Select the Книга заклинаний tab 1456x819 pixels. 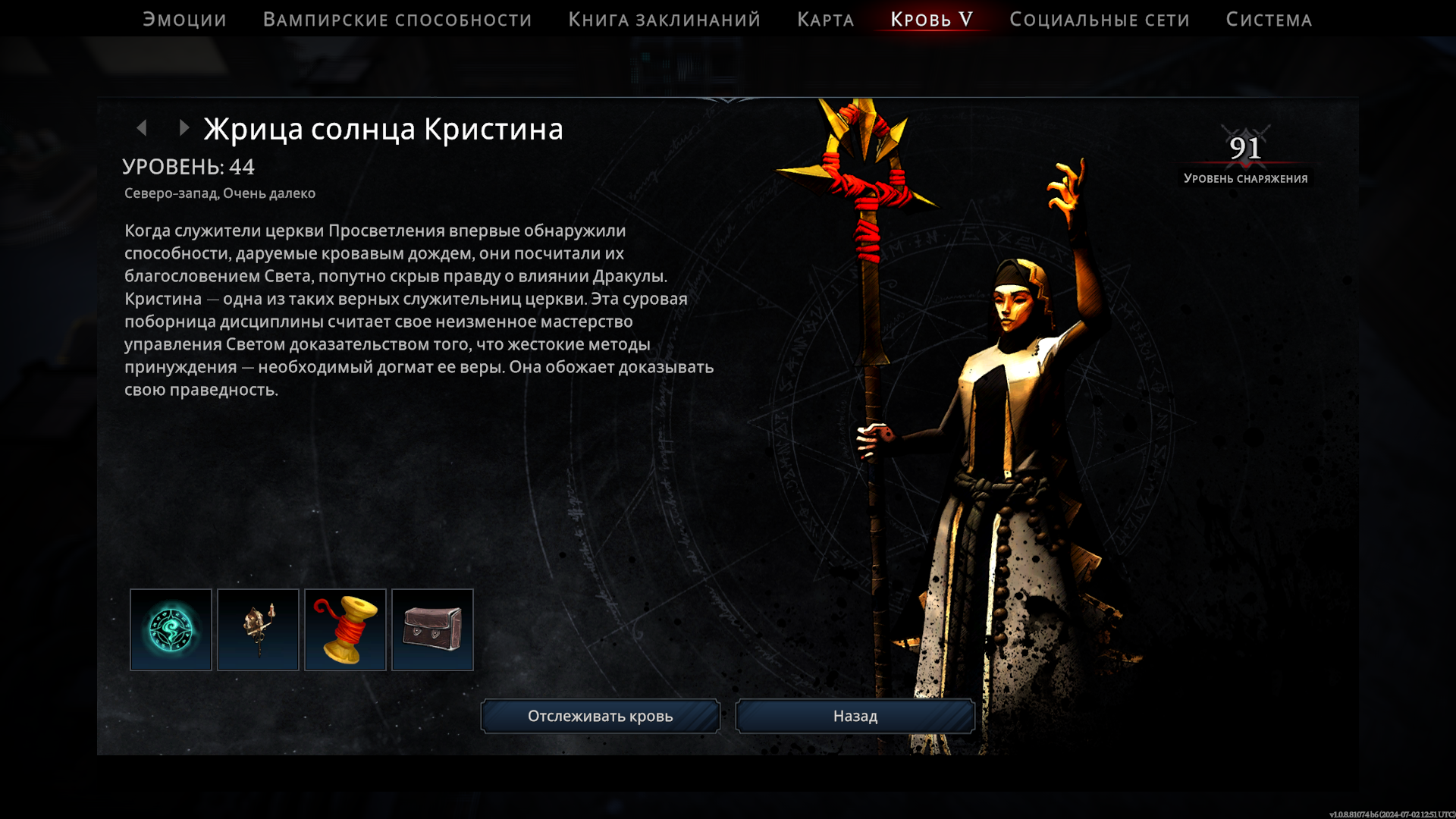[x=664, y=20]
